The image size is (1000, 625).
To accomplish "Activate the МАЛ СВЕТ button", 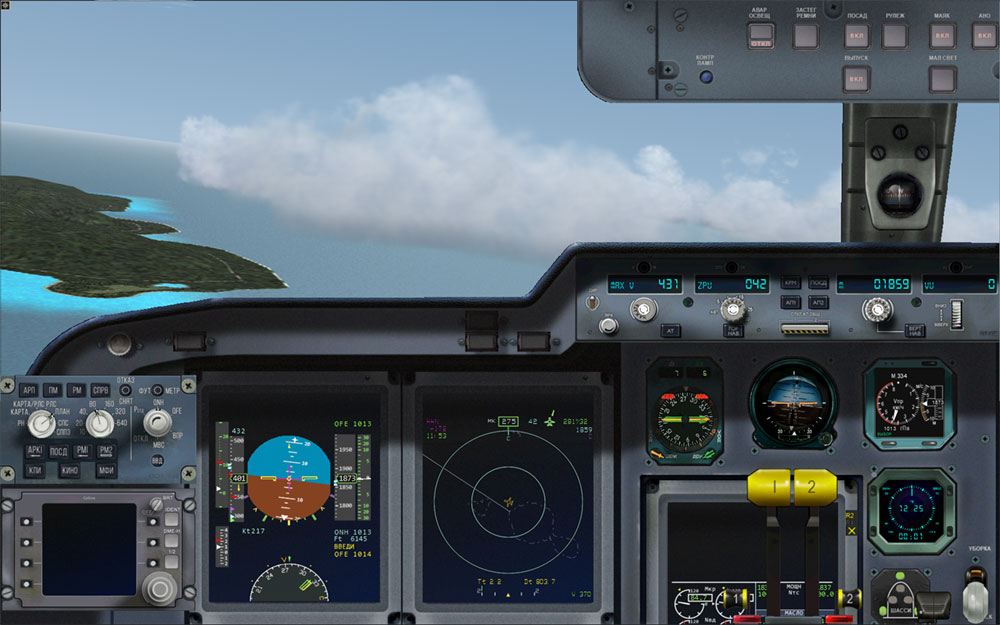I will click(x=942, y=79).
